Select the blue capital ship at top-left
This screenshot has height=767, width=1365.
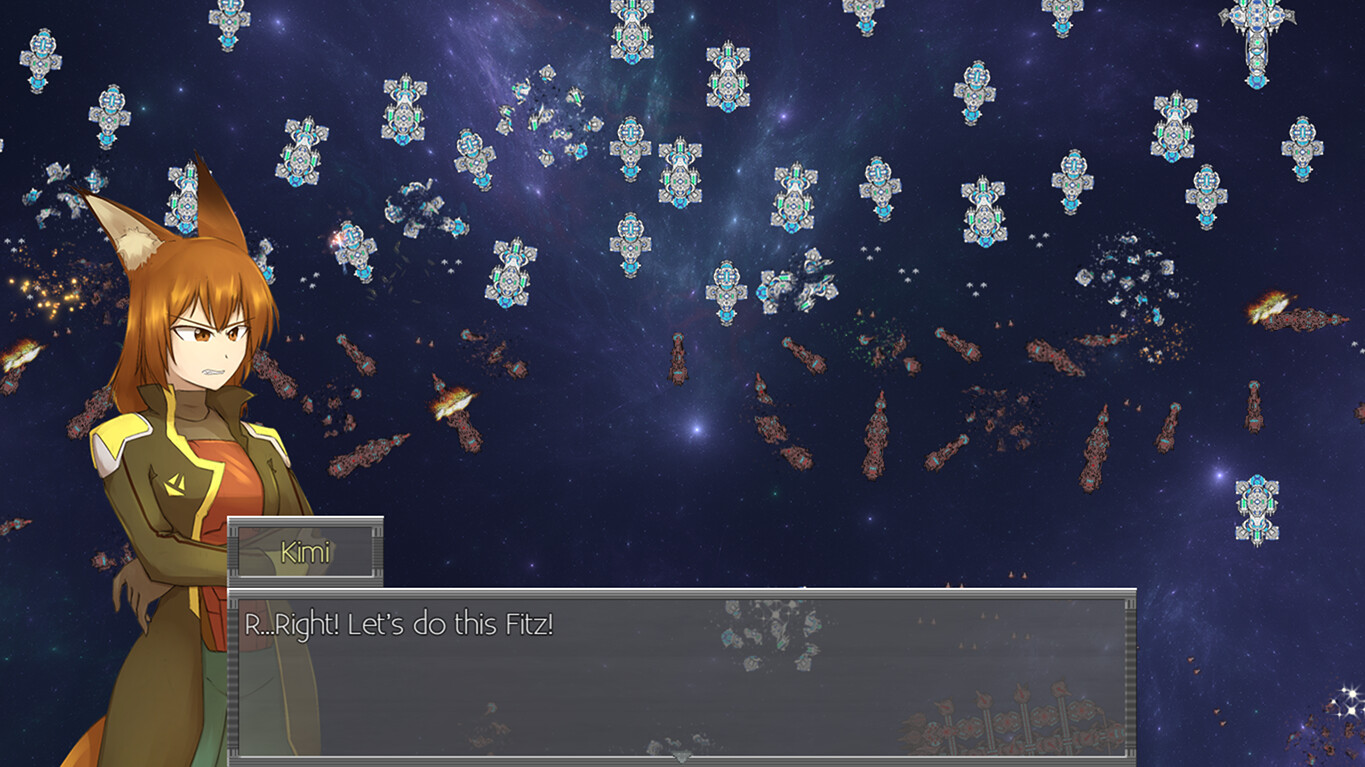pyautogui.click(x=40, y=60)
